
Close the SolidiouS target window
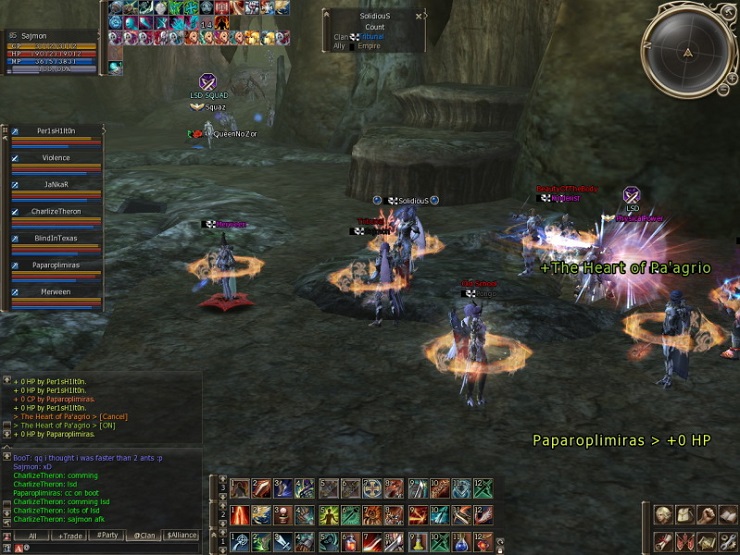coord(419,16)
